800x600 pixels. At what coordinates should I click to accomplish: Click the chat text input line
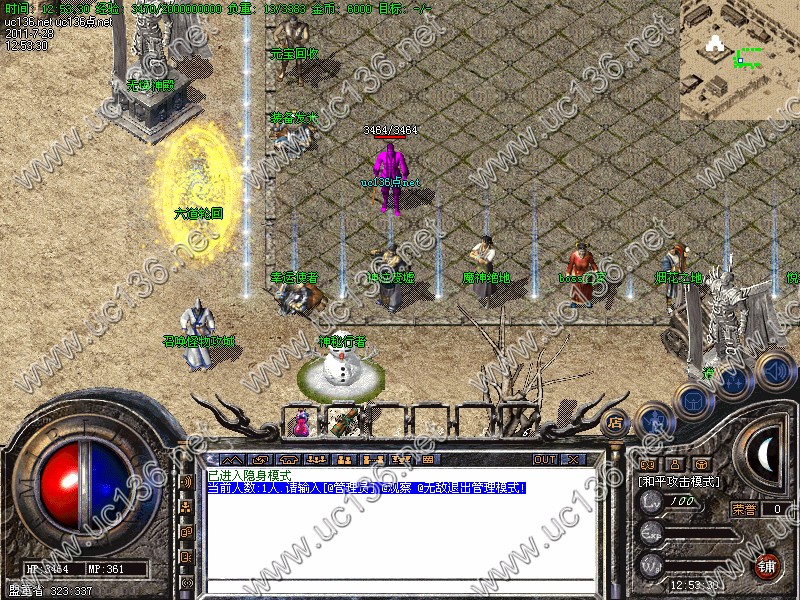[400, 586]
